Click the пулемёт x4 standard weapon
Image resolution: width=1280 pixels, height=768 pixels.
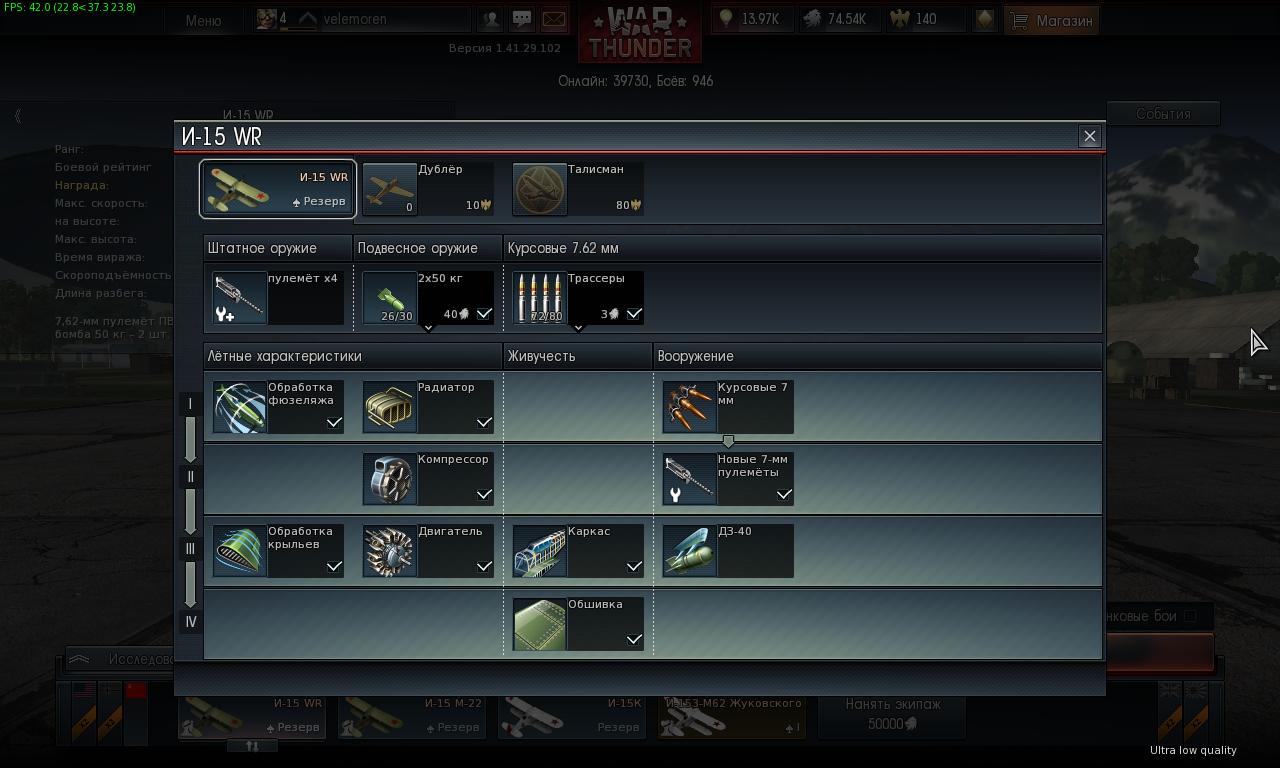(278, 298)
